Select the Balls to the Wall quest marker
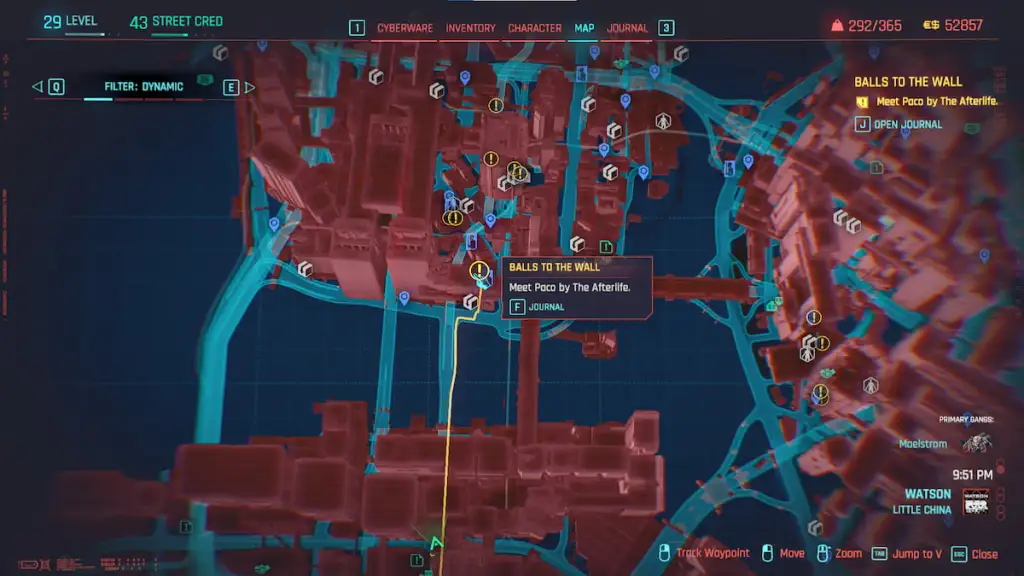Viewport: 1024px width, 576px height. [481, 271]
